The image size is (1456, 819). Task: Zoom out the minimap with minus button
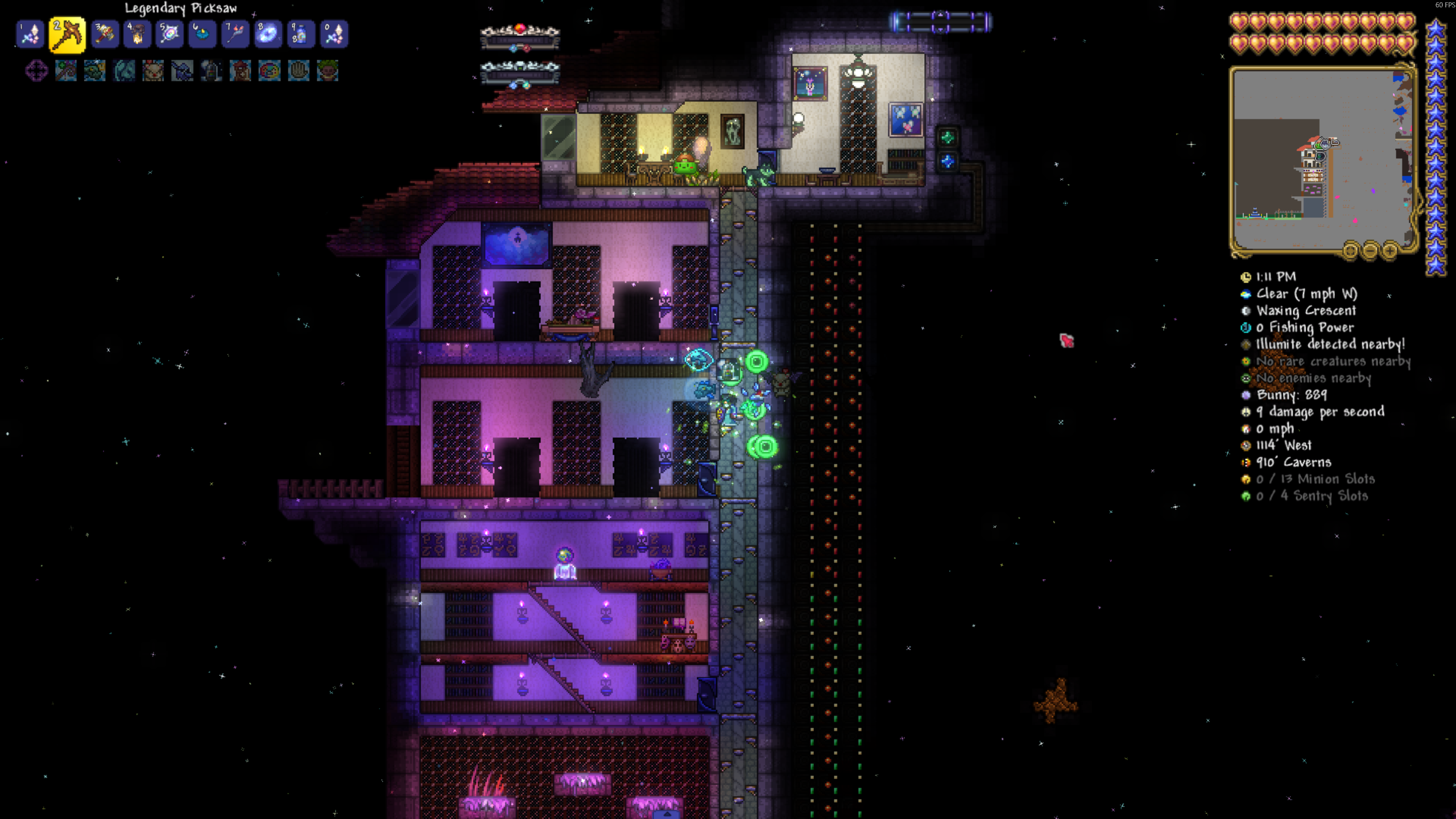coord(1370,250)
